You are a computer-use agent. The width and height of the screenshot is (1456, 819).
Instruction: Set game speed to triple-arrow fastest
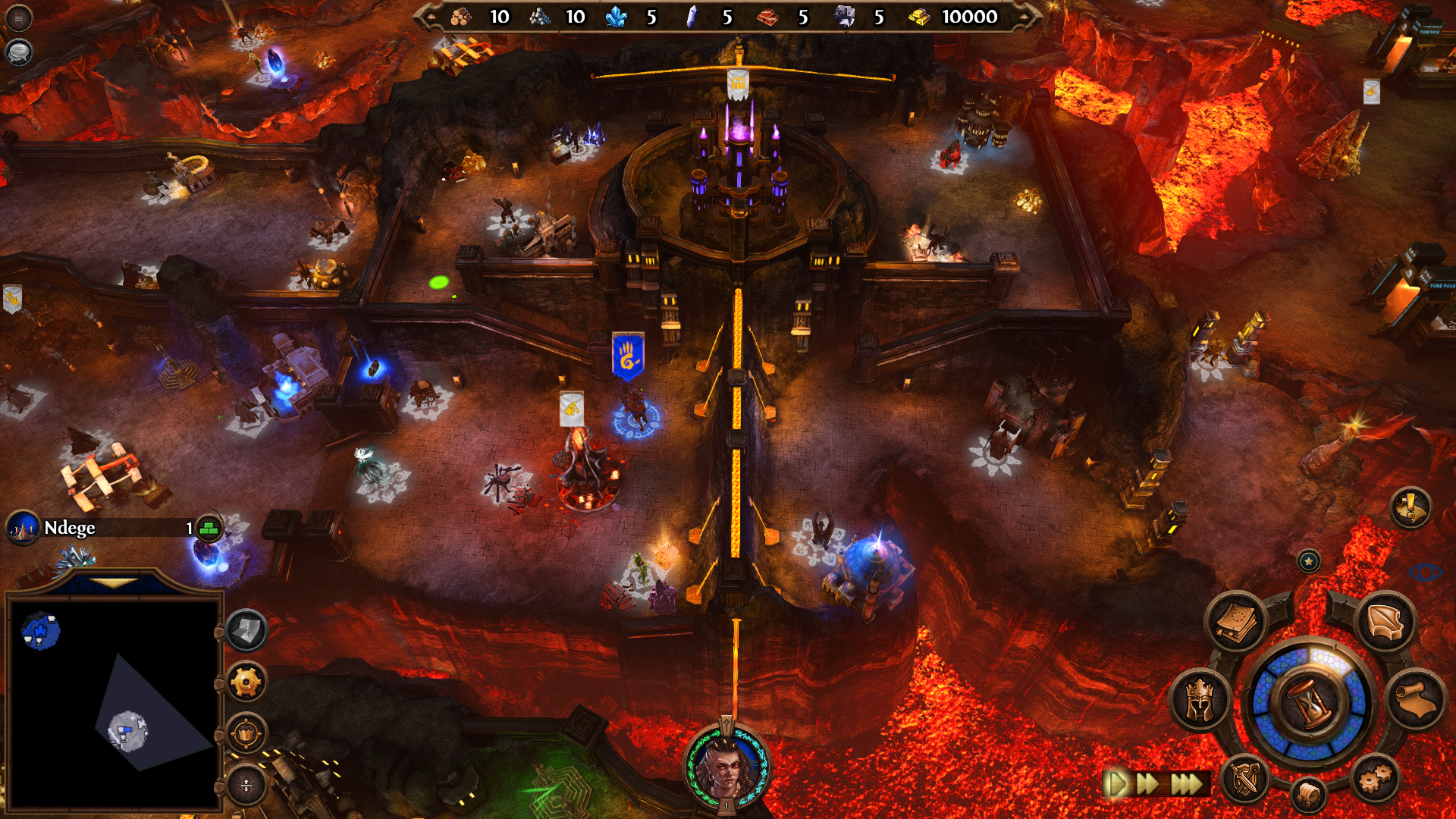pyautogui.click(x=1187, y=783)
